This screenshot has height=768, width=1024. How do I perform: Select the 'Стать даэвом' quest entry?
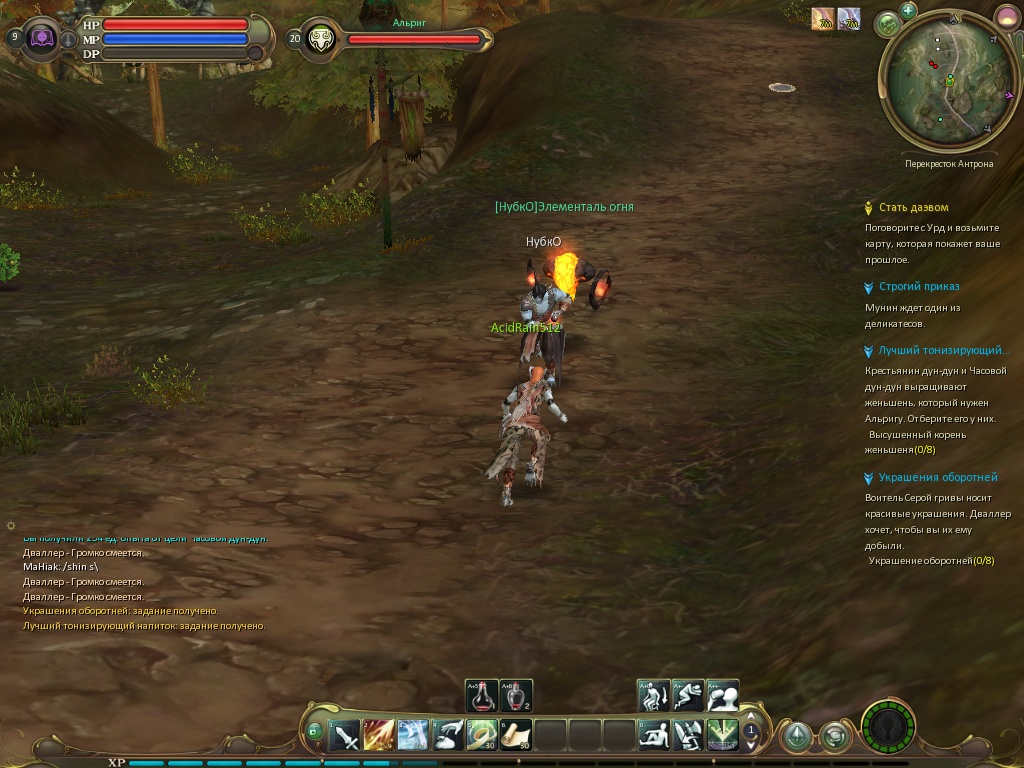click(x=913, y=208)
